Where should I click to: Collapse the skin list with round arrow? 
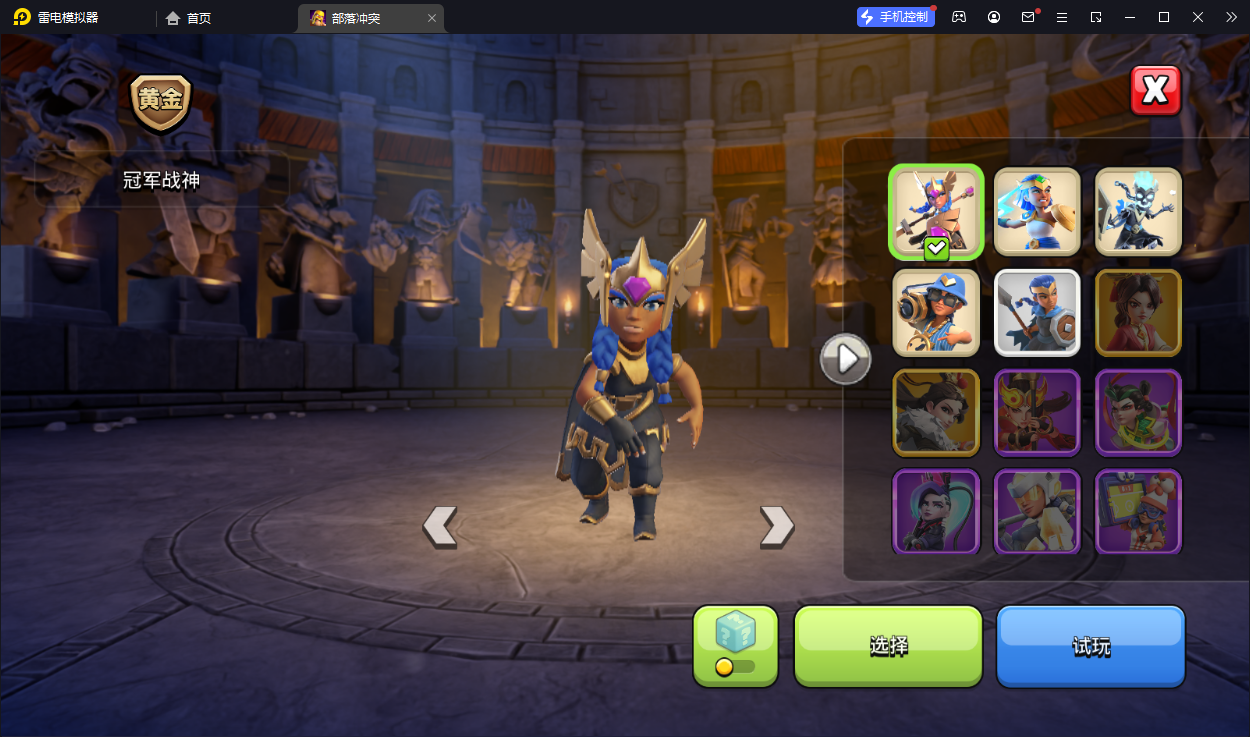point(845,358)
